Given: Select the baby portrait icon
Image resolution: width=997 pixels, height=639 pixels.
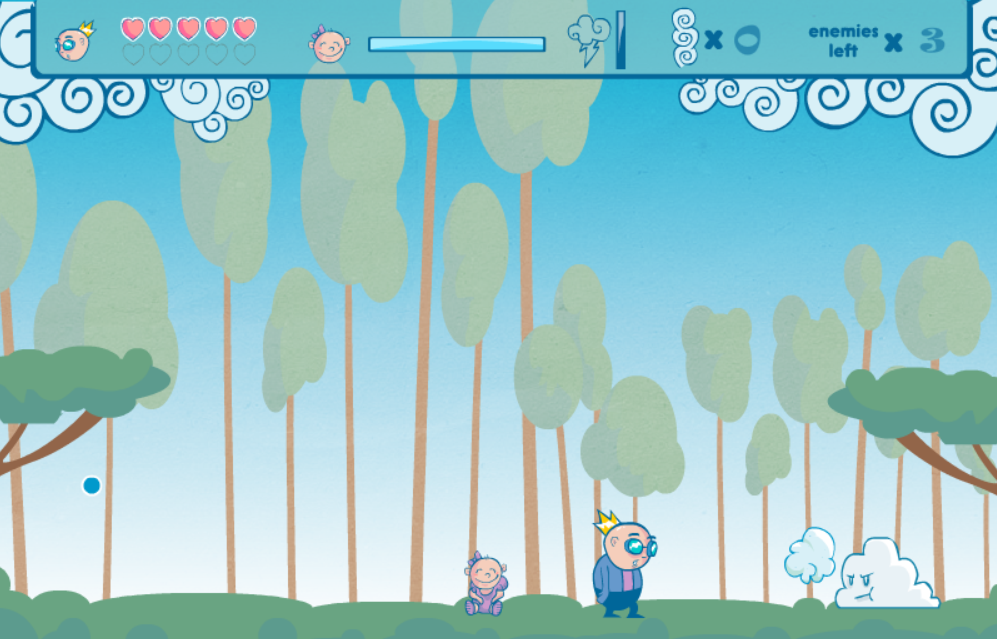Looking at the screenshot, I should [329, 43].
